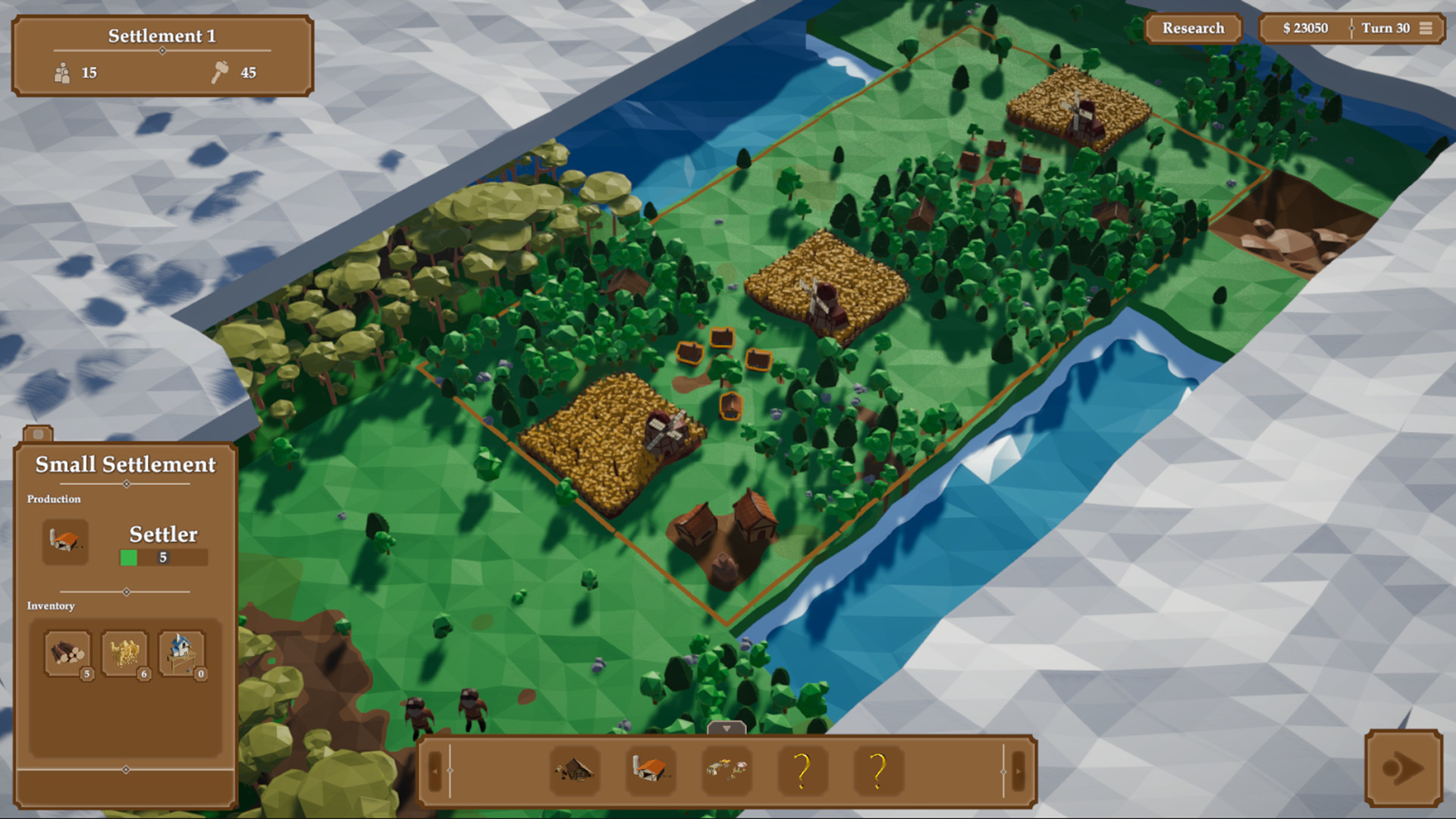Click the Small Settlement panel title

coord(126,464)
